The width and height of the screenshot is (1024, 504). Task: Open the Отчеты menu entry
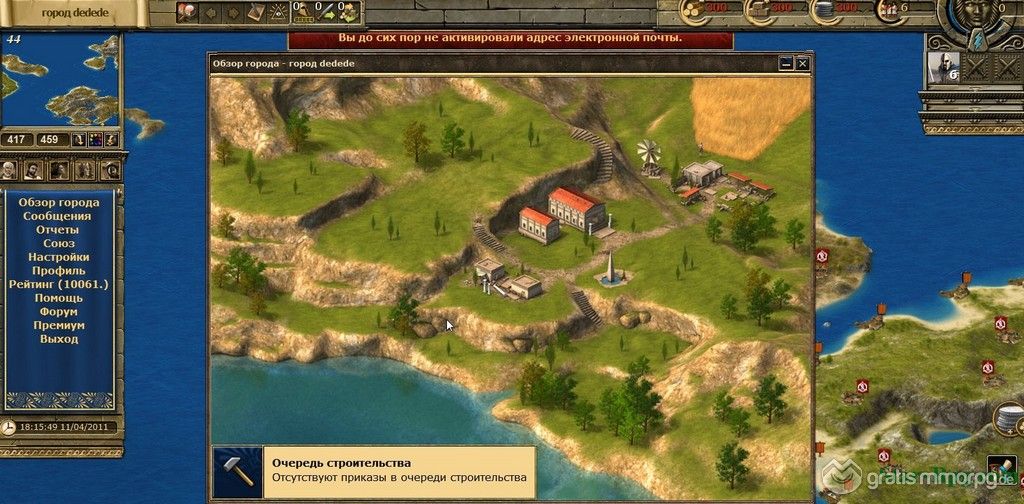point(58,230)
